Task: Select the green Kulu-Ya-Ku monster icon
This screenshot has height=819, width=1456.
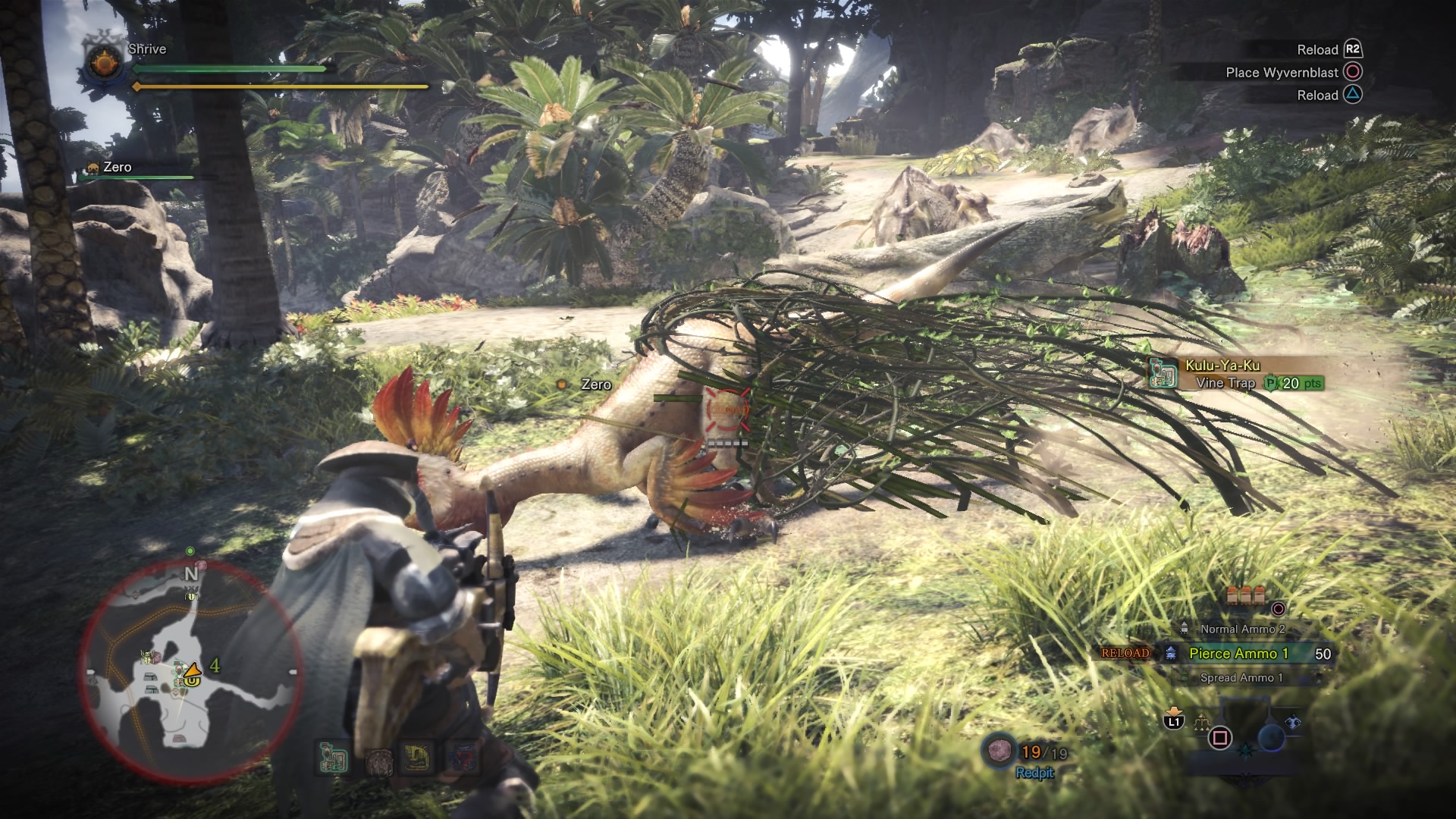Action: tap(332, 759)
